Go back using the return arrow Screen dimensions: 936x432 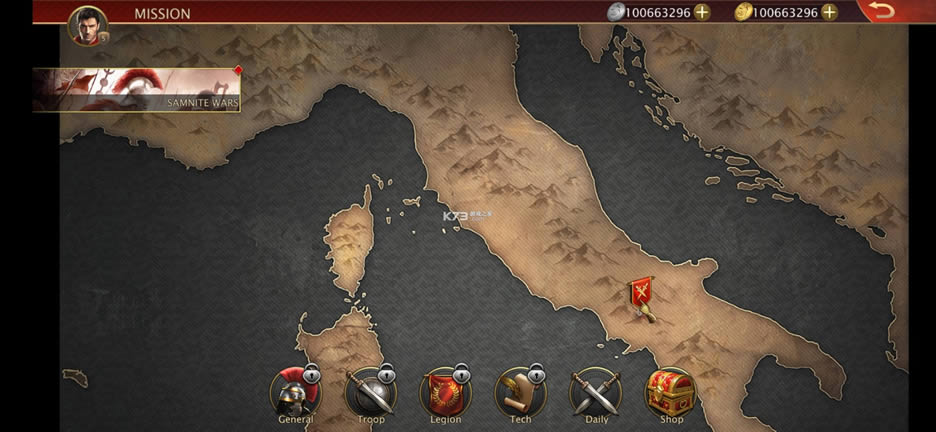tap(881, 11)
